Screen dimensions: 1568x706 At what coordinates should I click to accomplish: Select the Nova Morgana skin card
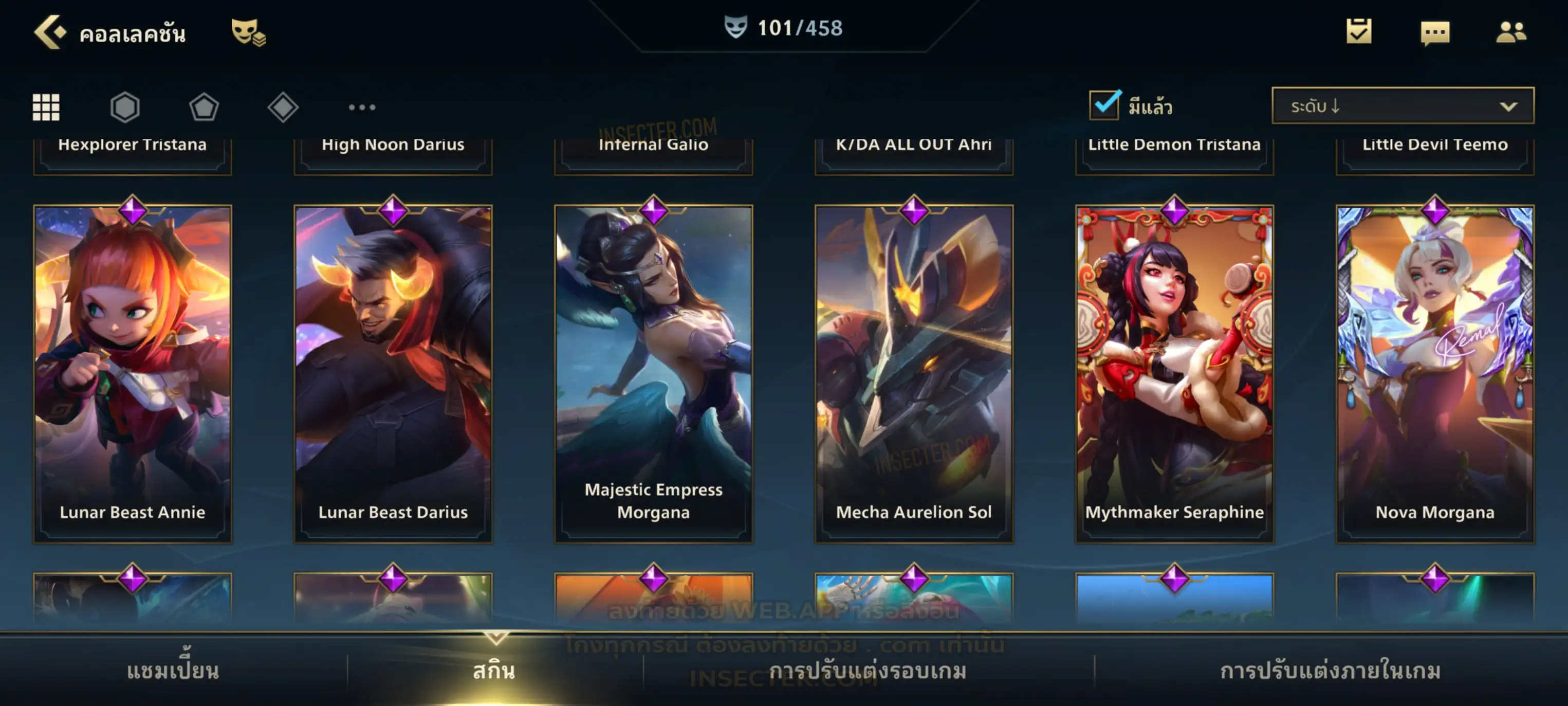coord(1435,373)
